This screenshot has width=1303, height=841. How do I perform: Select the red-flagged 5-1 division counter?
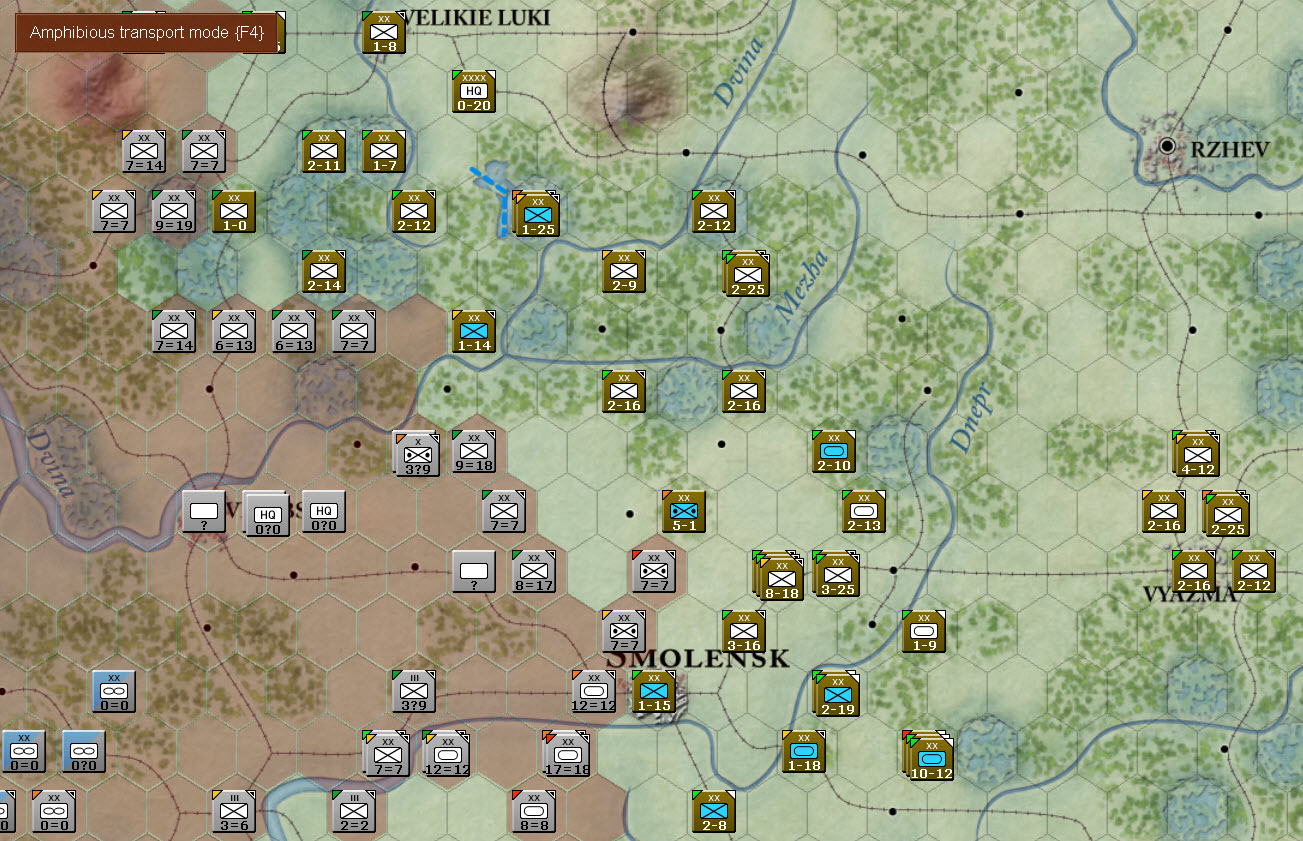pyautogui.click(x=683, y=511)
